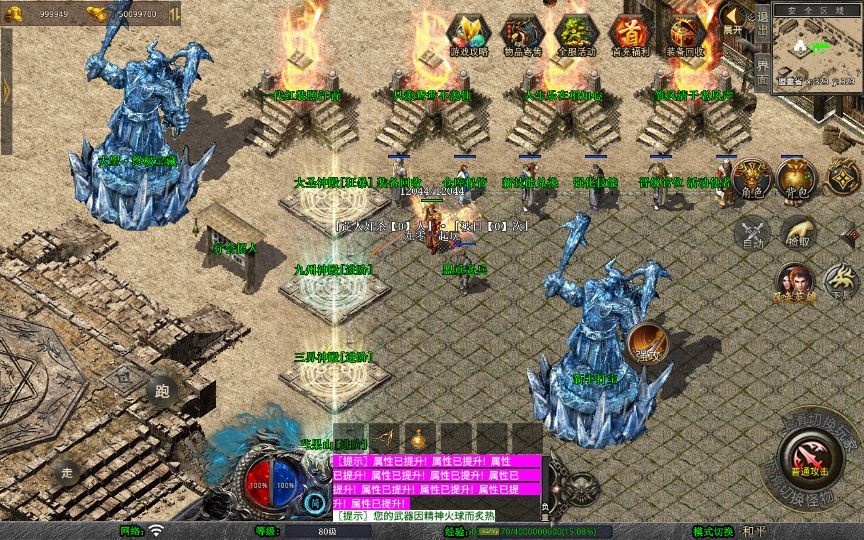Activate the 强攻 strong attack skill

[646, 343]
